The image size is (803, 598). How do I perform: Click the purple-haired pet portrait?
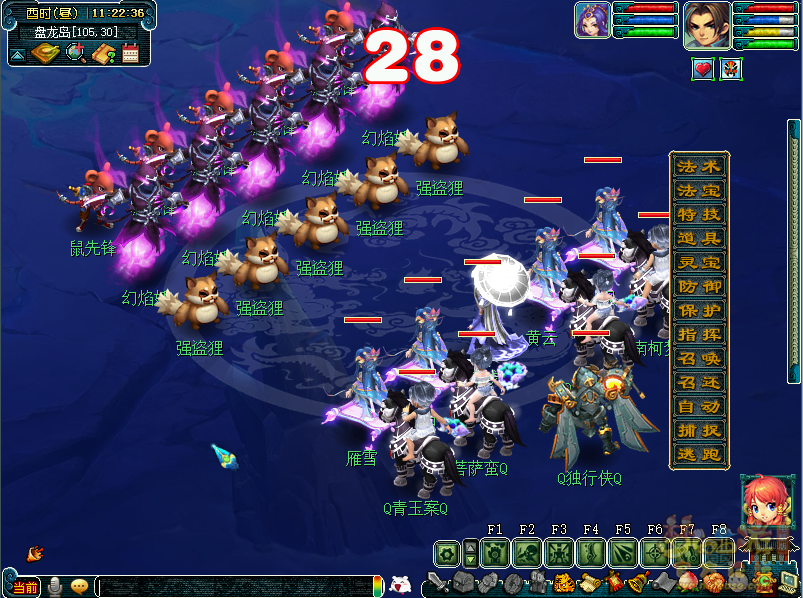591,20
